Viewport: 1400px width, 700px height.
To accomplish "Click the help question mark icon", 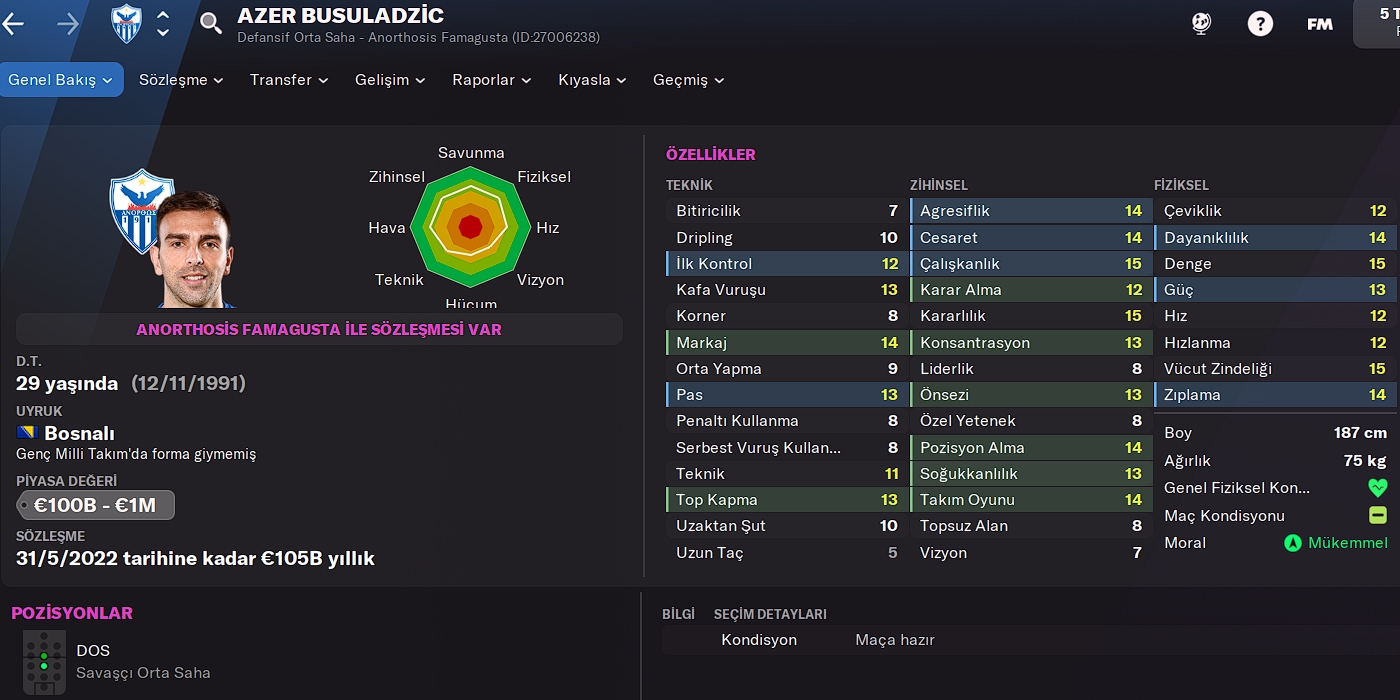I will coord(1260,24).
